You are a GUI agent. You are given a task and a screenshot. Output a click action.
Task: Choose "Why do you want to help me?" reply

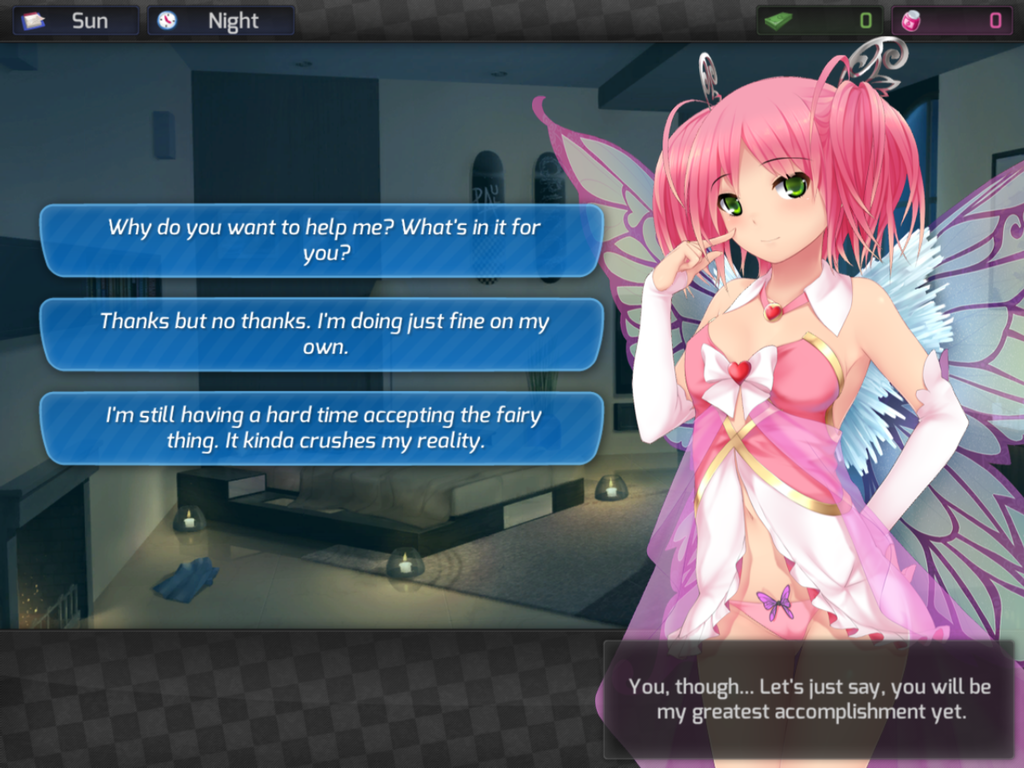click(322, 240)
